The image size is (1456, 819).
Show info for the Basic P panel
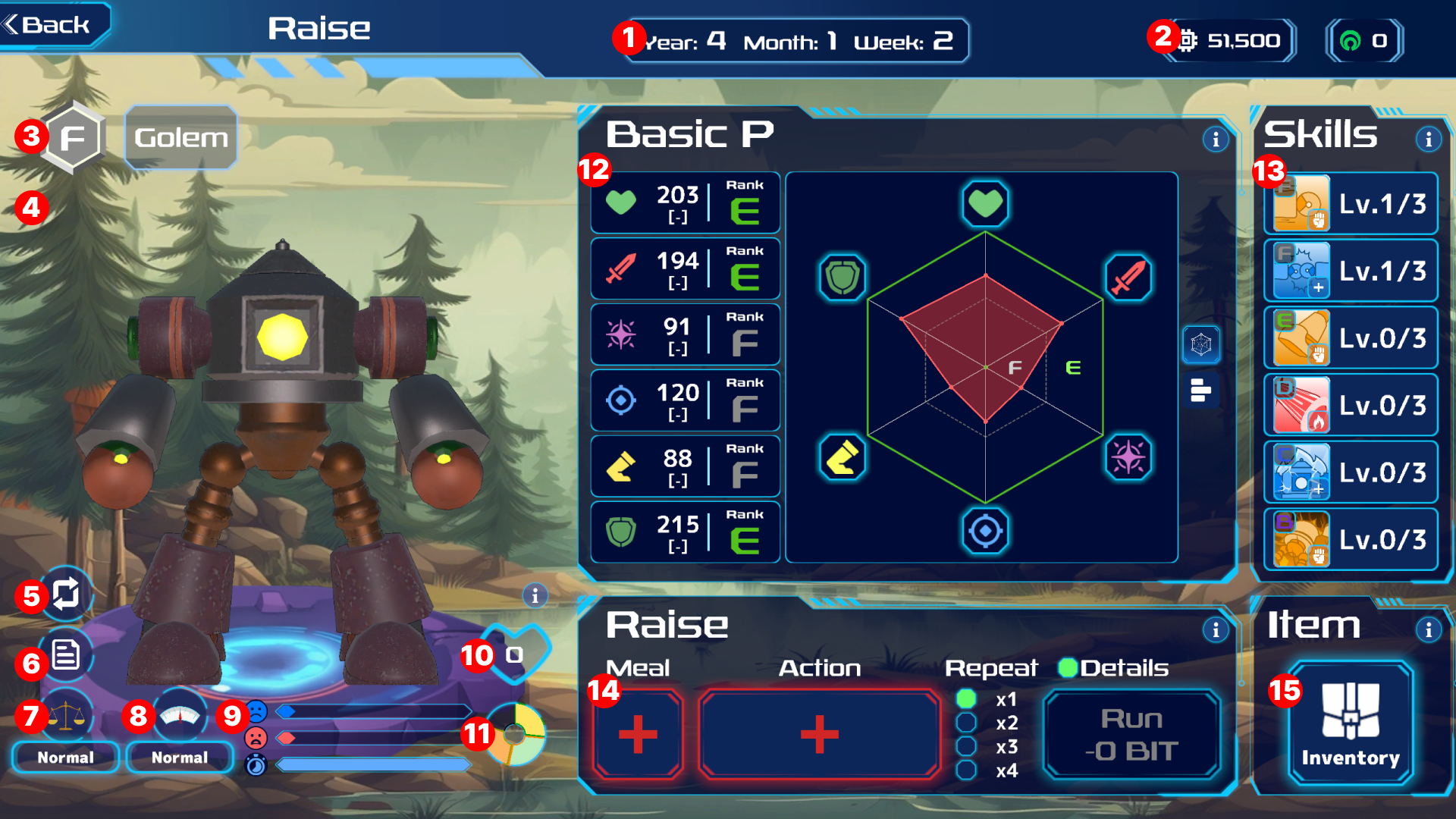tap(1216, 140)
